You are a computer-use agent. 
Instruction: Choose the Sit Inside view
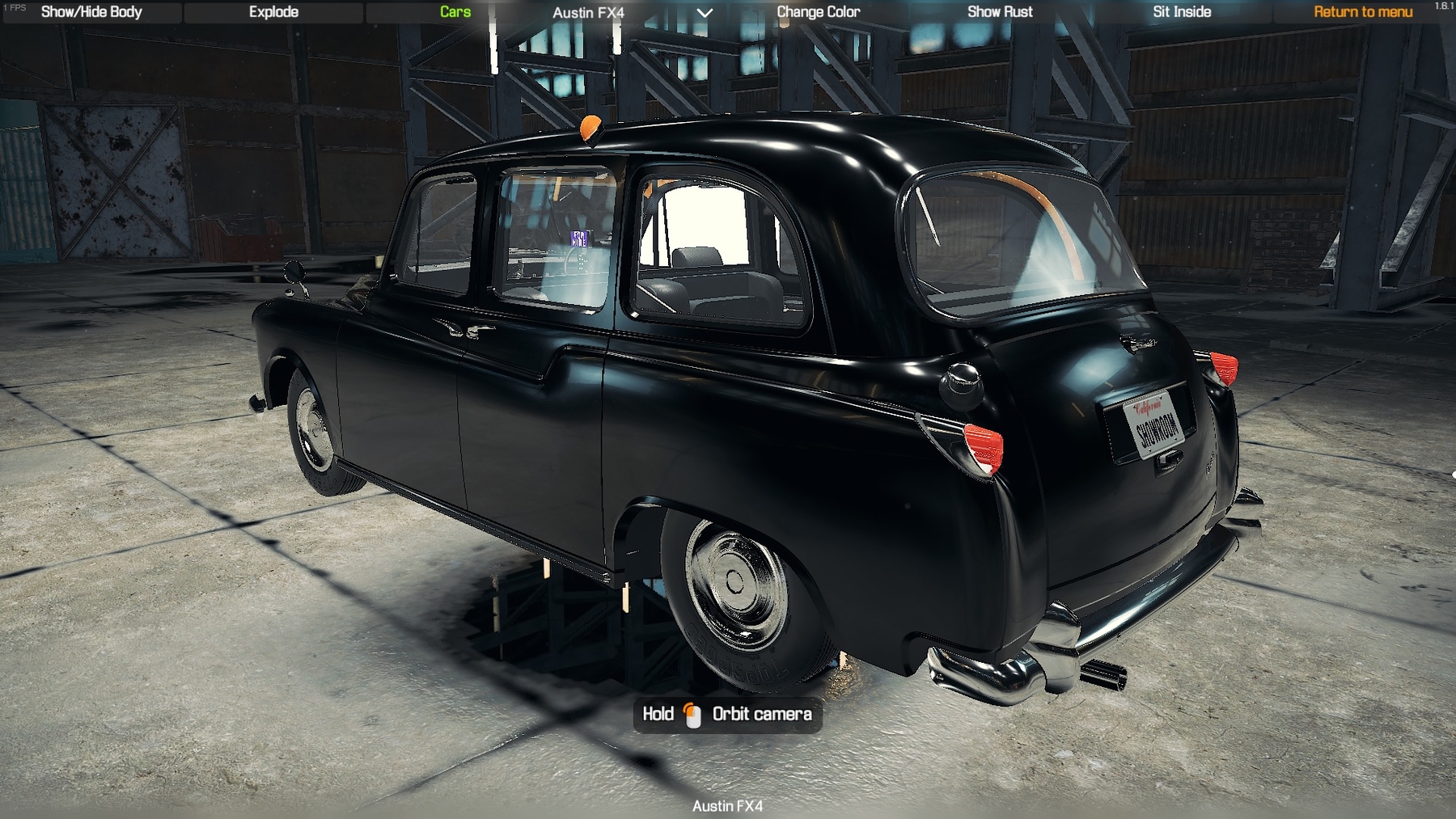click(1182, 12)
